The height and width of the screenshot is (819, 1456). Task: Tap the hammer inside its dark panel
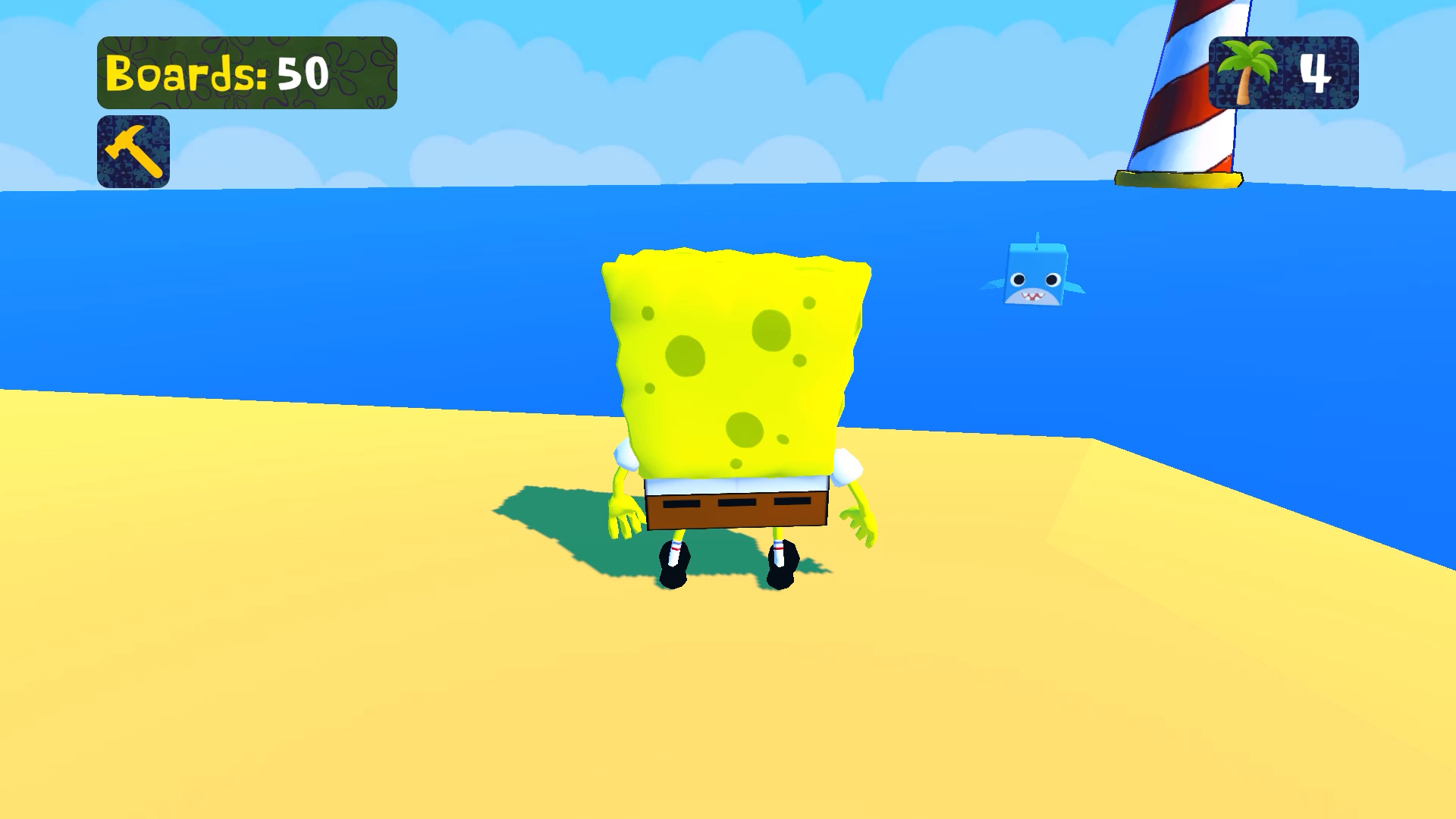pos(133,149)
